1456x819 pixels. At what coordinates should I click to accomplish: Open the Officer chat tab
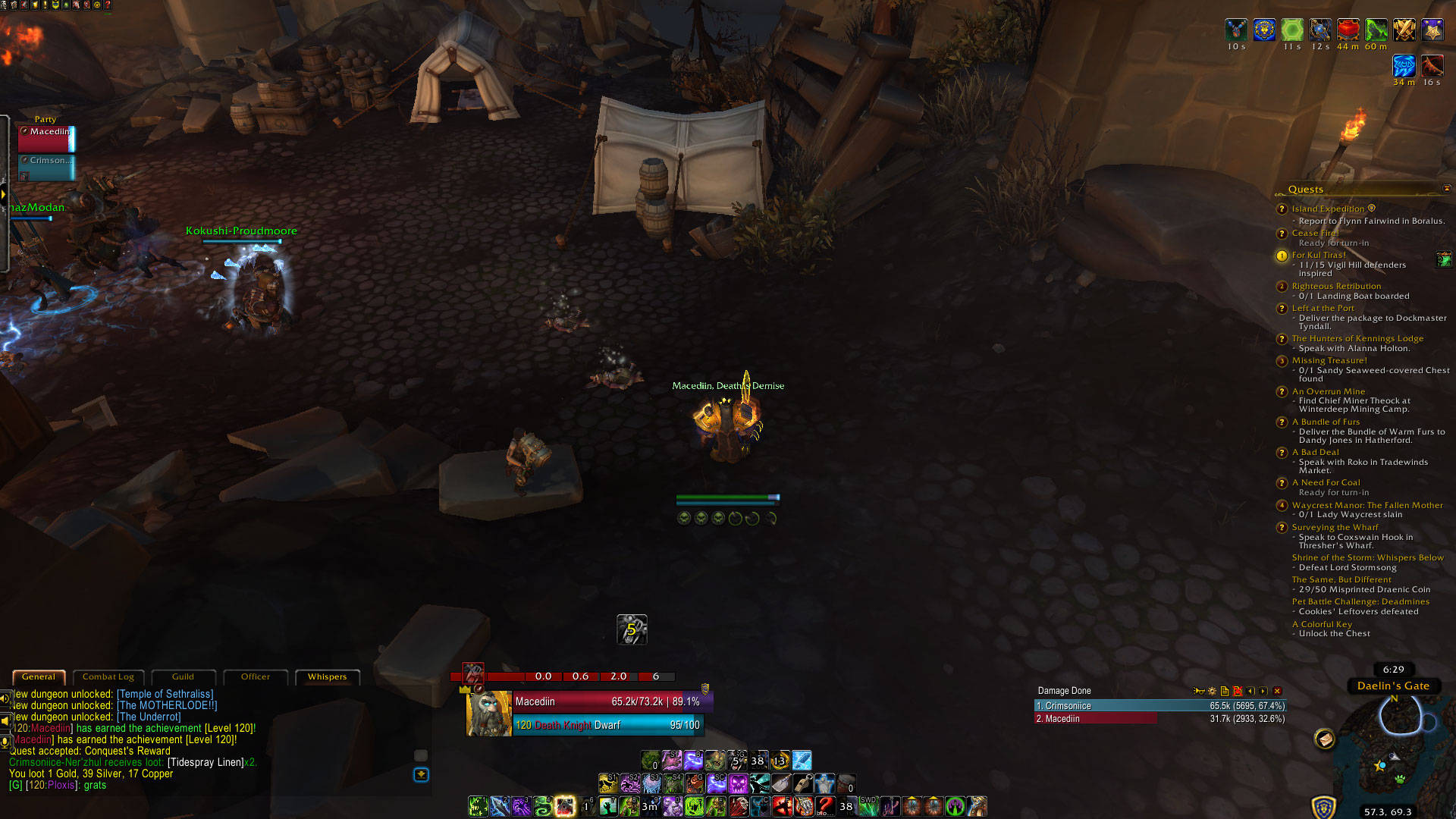[x=256, y=676]
